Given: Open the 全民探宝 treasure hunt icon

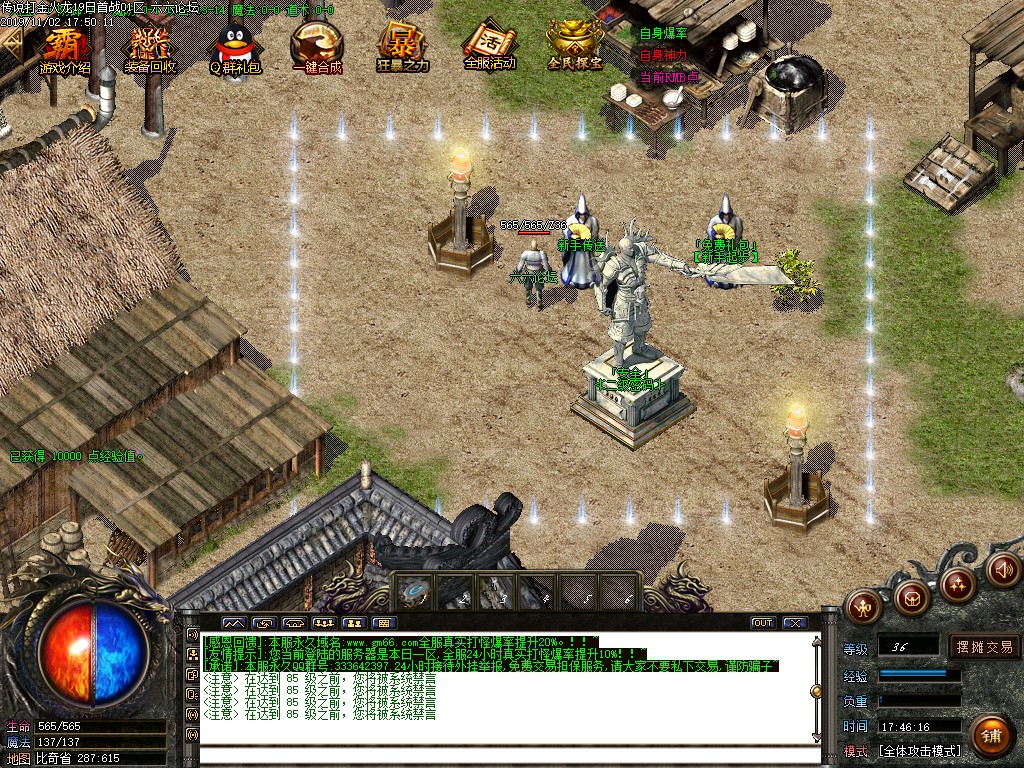Looking at the screenshot, I should click(x=575, y=50).
